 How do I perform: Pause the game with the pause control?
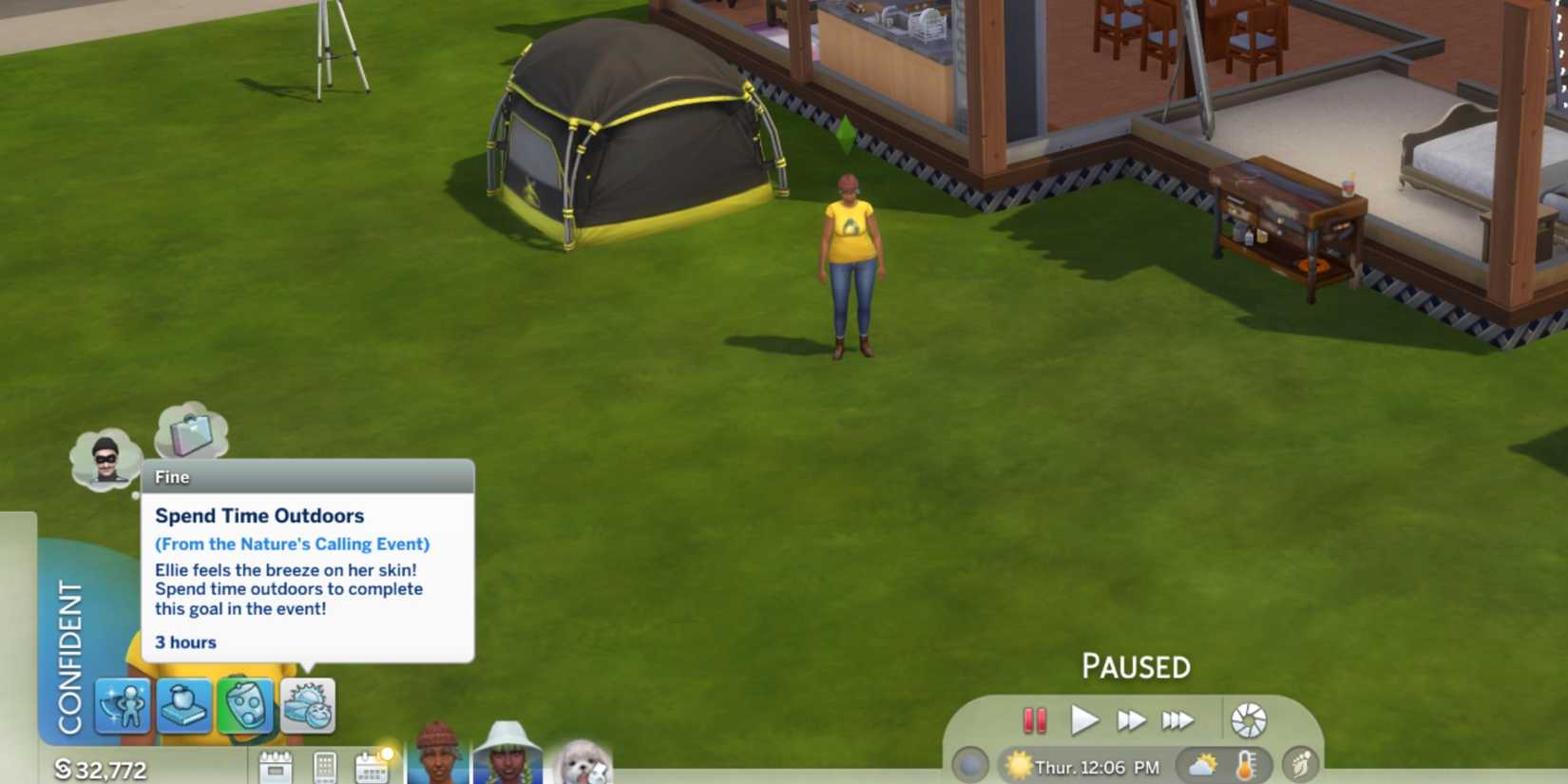tap(1036, 719)
